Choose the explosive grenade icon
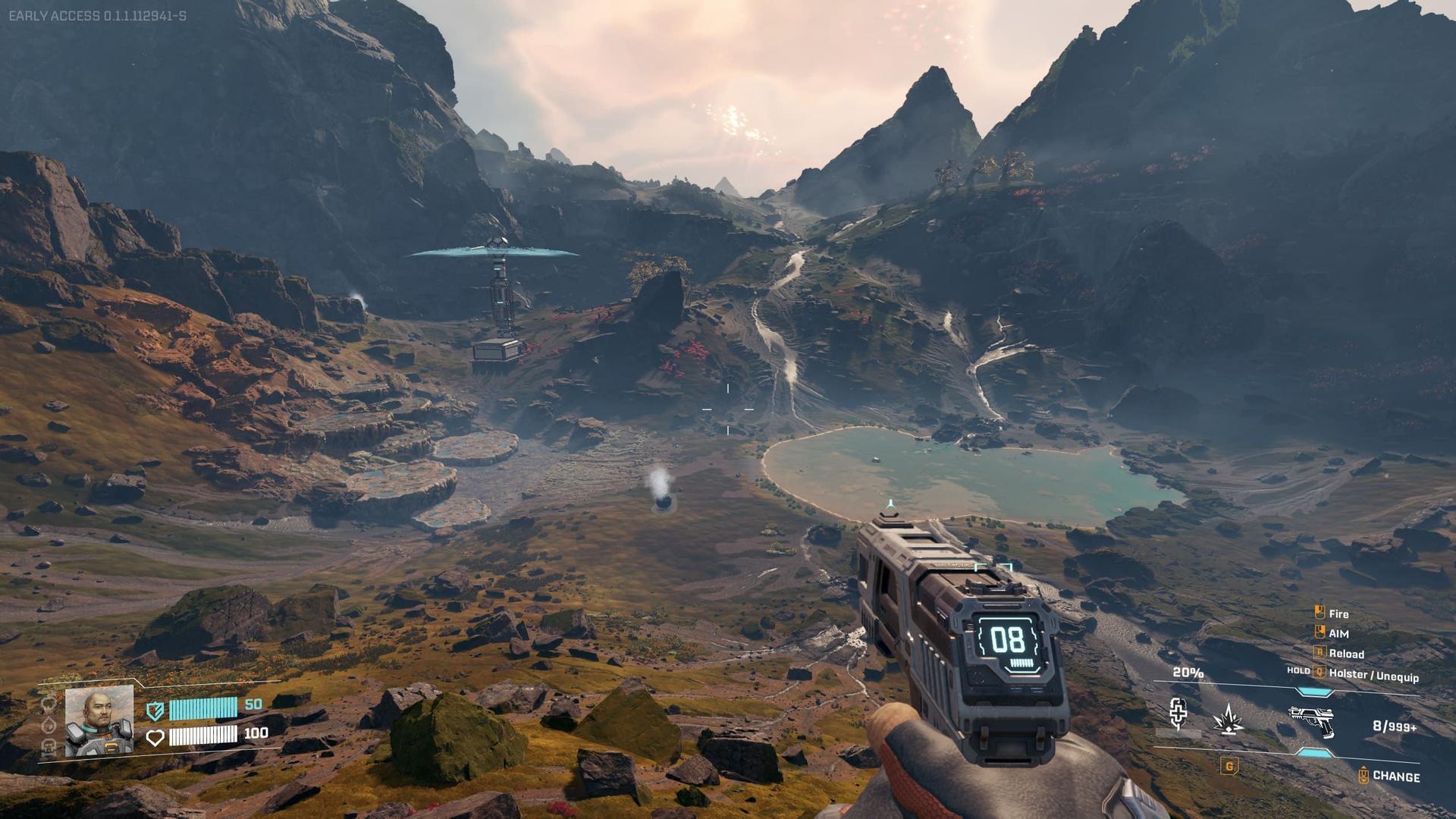This screenshot has width=1456, height=819. click(1228, 720)
